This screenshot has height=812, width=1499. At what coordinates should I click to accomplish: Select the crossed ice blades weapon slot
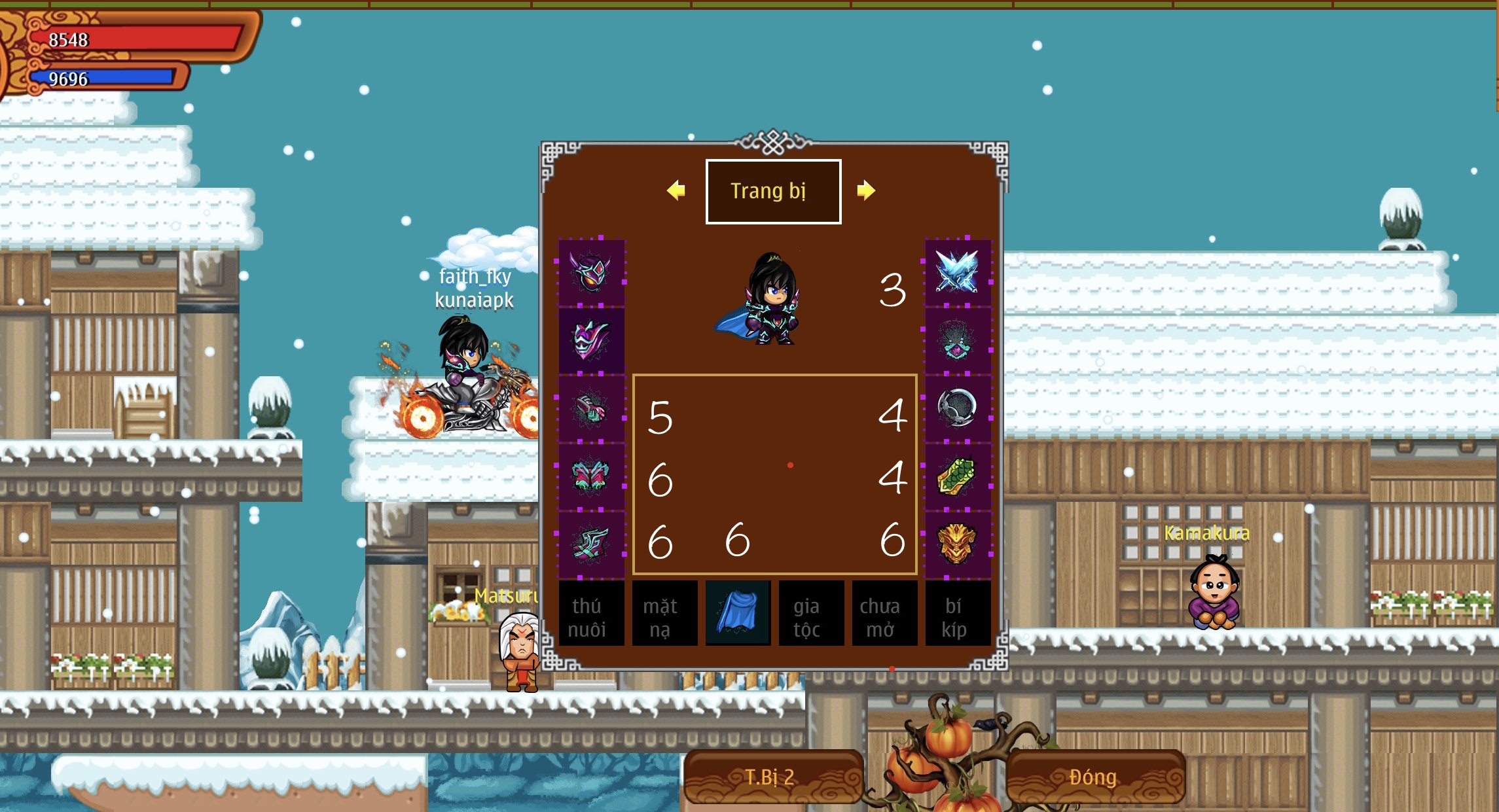point(957,272)
